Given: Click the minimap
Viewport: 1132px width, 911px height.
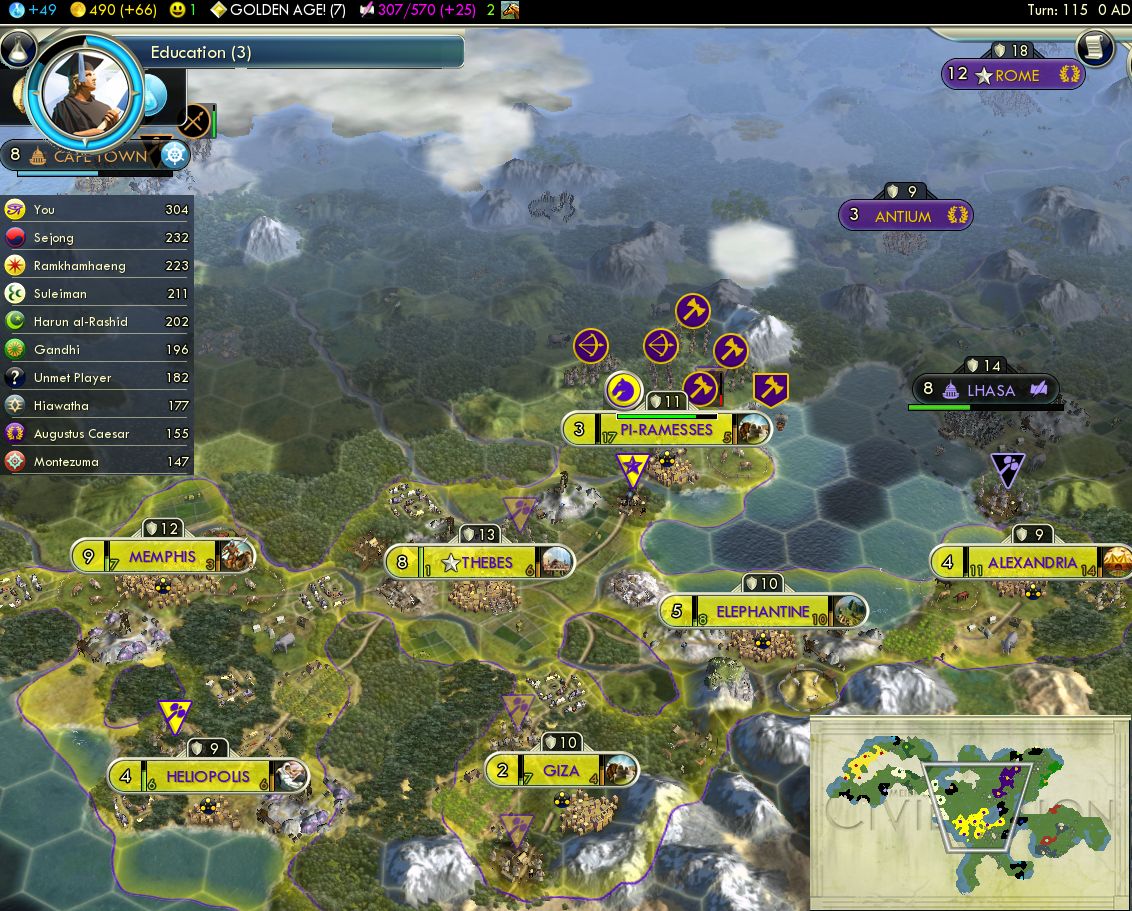Looking at the screenshot, I should pos(968,810).
